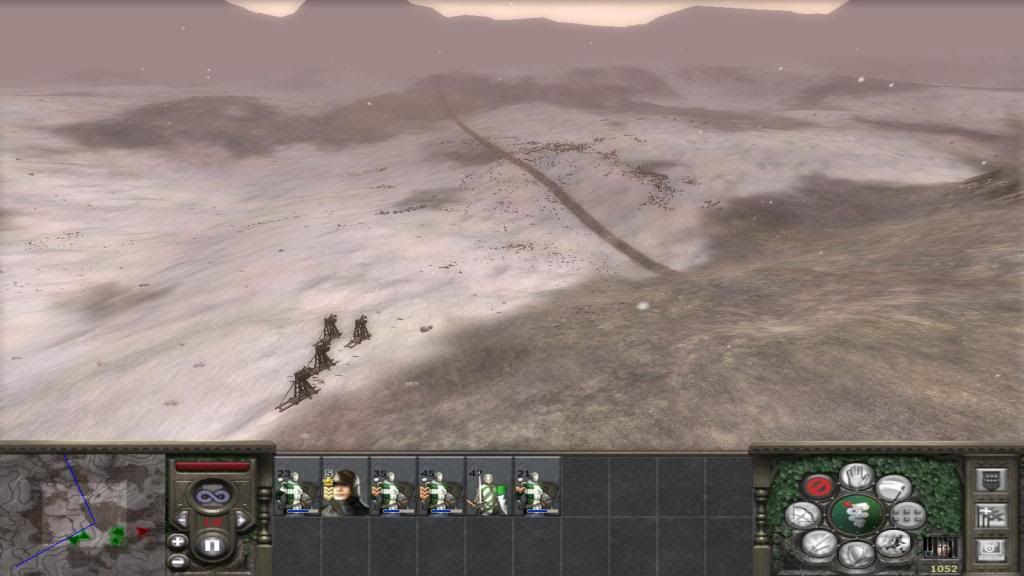Group units using the formation grid icon
Screen dimensions: 1024x576
(x=909, y=516)
